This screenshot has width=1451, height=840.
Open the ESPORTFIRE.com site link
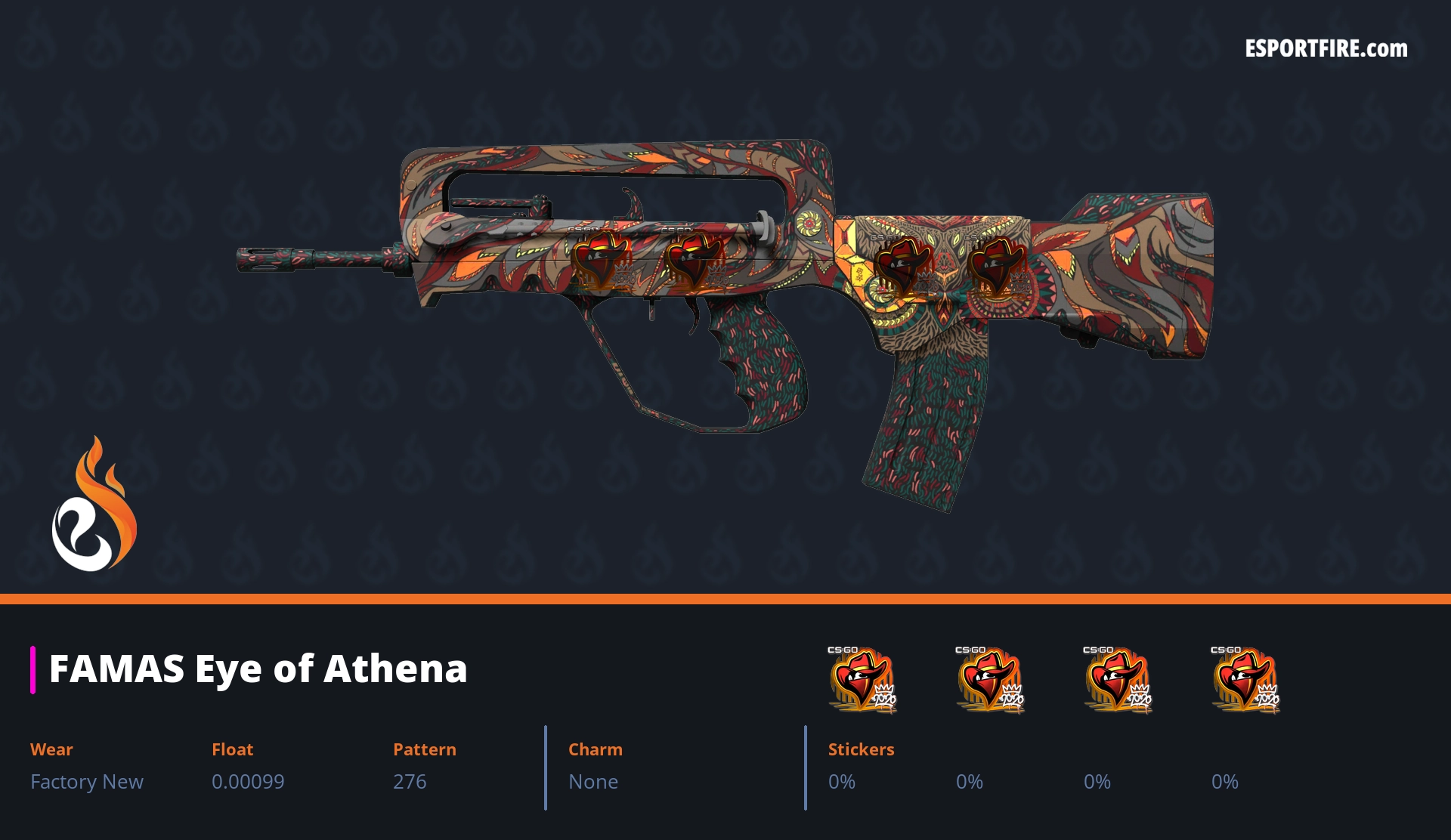pos(1326,49)
